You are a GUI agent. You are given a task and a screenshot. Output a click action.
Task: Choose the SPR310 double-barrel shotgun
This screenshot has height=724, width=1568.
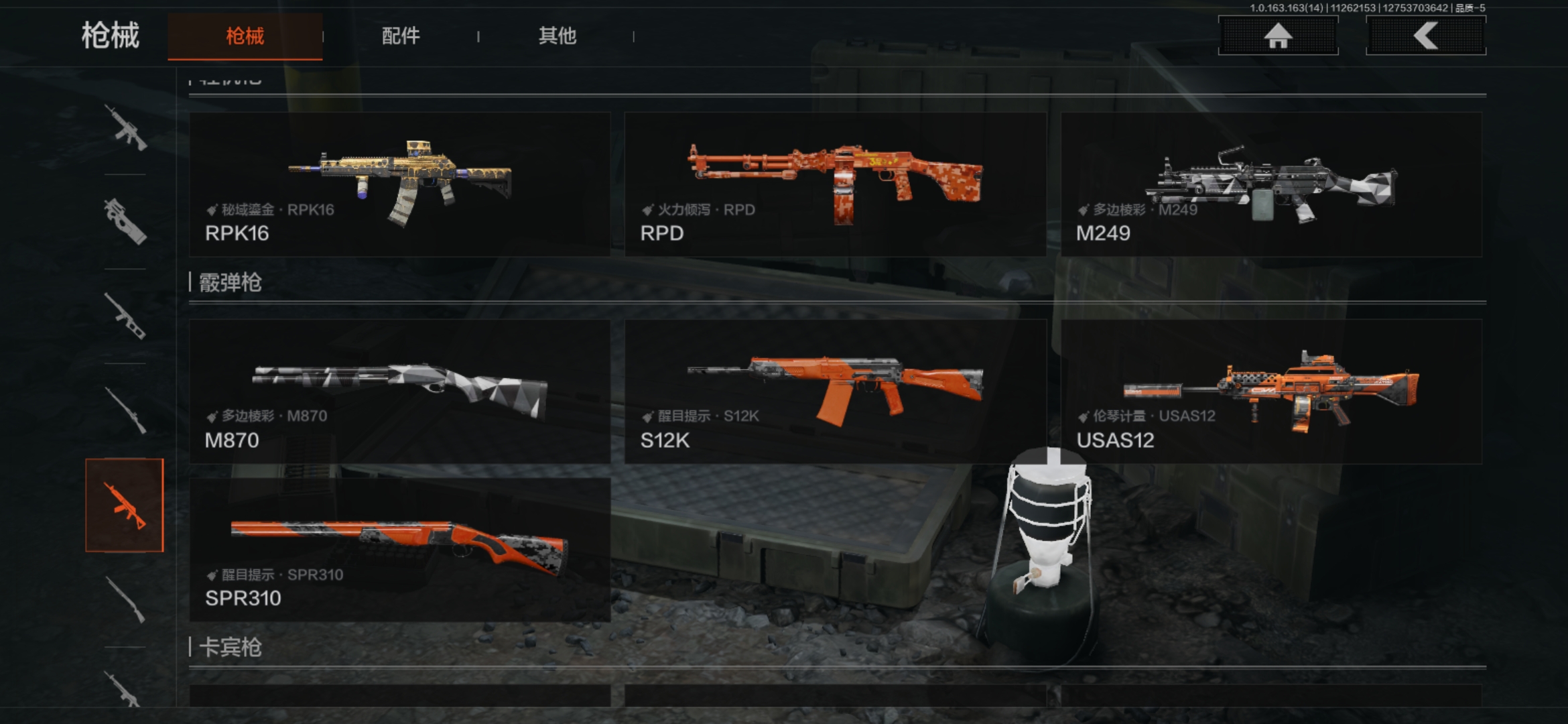coord(399,550)
